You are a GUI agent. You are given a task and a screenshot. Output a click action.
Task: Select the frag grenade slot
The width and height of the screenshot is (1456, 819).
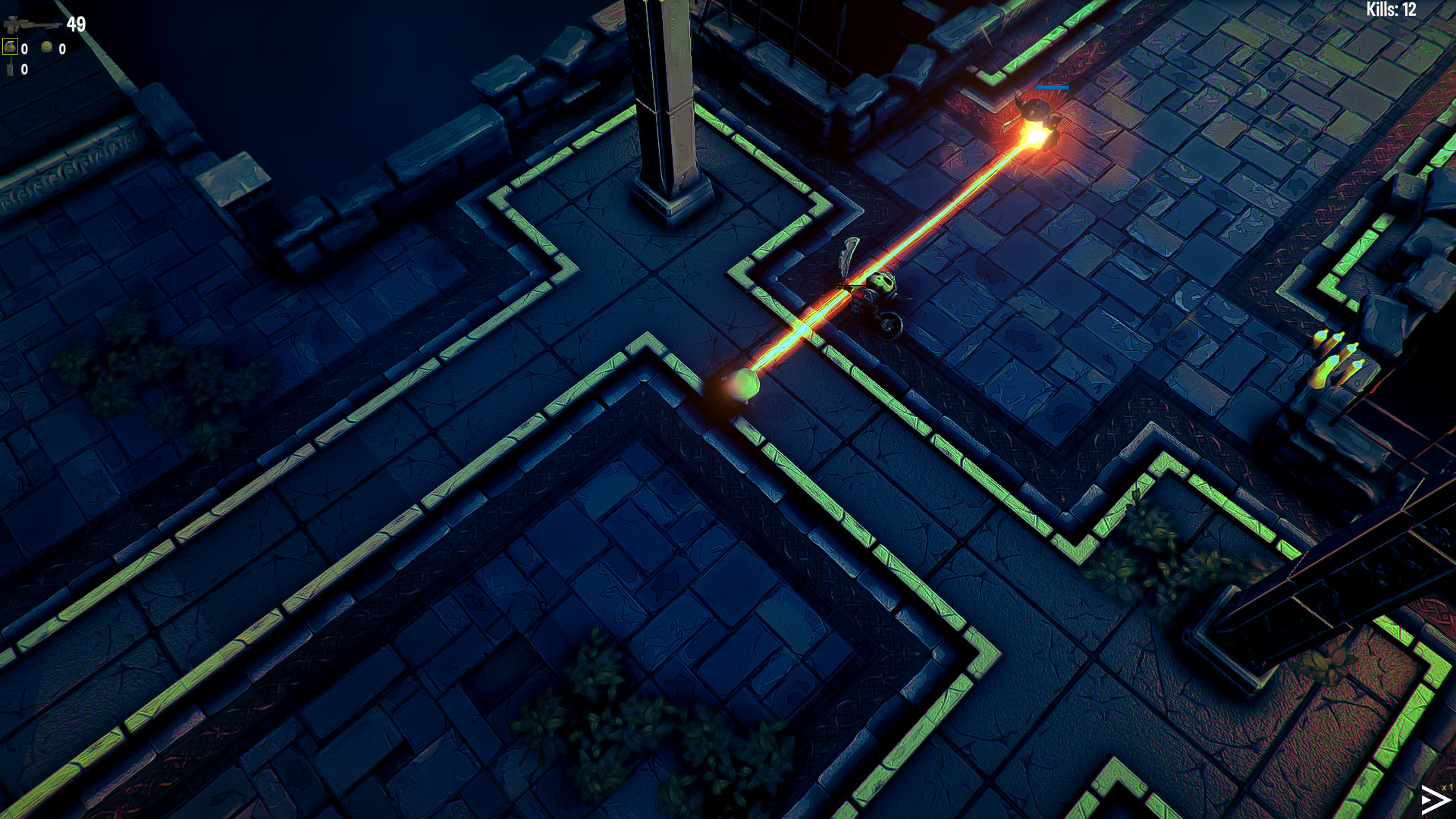11,48
